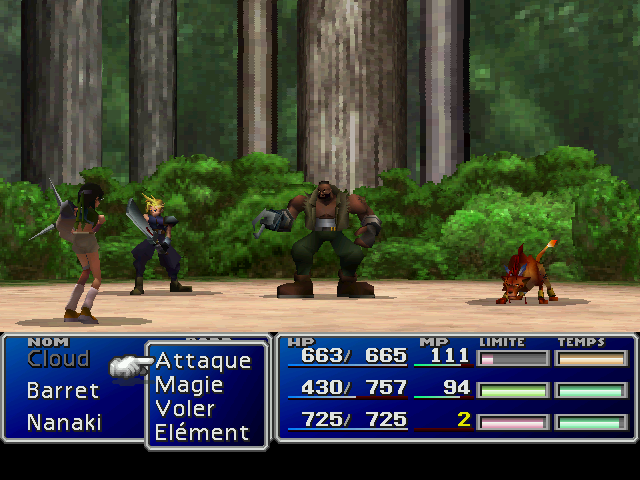Viewport: 640px width, 480px height.
Task: Choose Barret in the party list
Action: [x=63, y=391]
